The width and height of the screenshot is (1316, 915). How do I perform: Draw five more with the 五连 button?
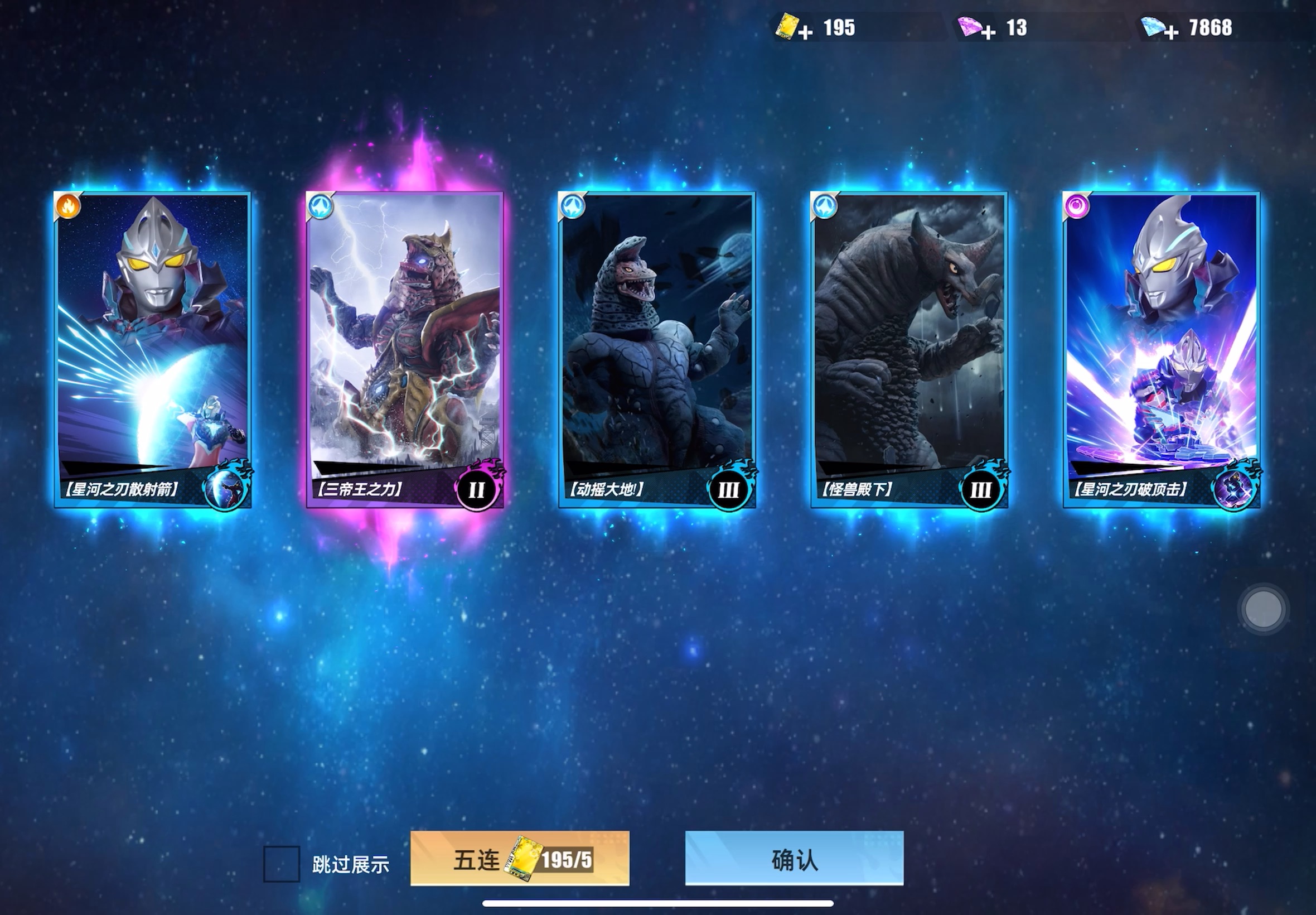519,859
